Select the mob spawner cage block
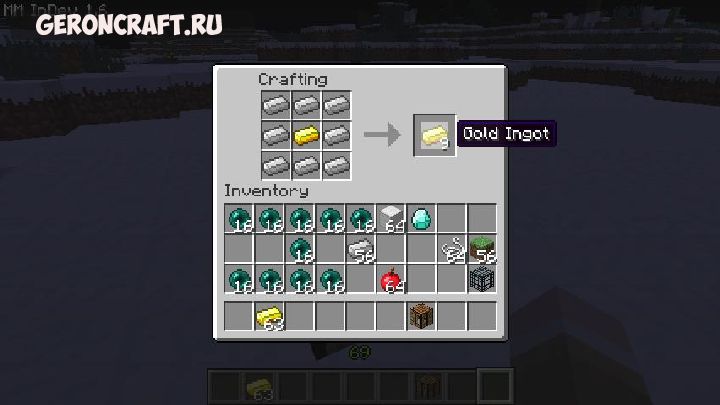720x405 pixels. pos(483,279)
